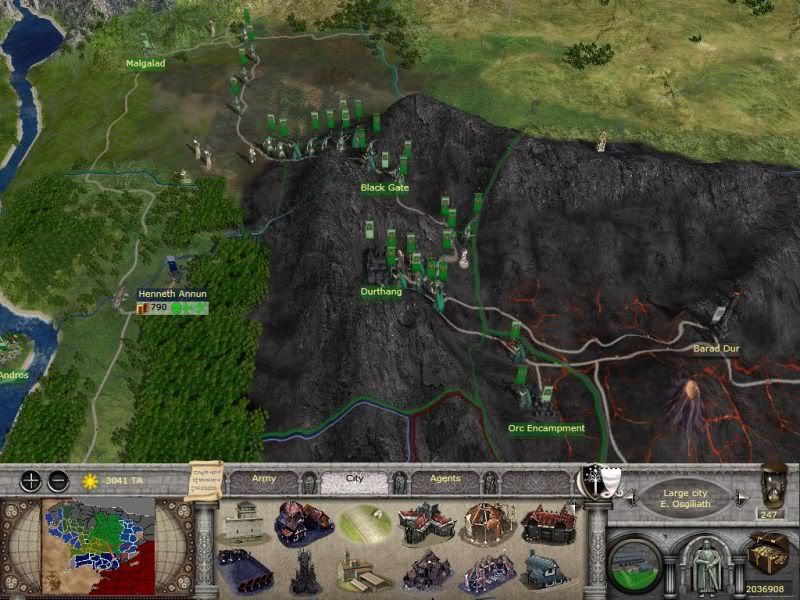Open the construction building button
This screenshot has width=800, height=600.
pos(635,560)
